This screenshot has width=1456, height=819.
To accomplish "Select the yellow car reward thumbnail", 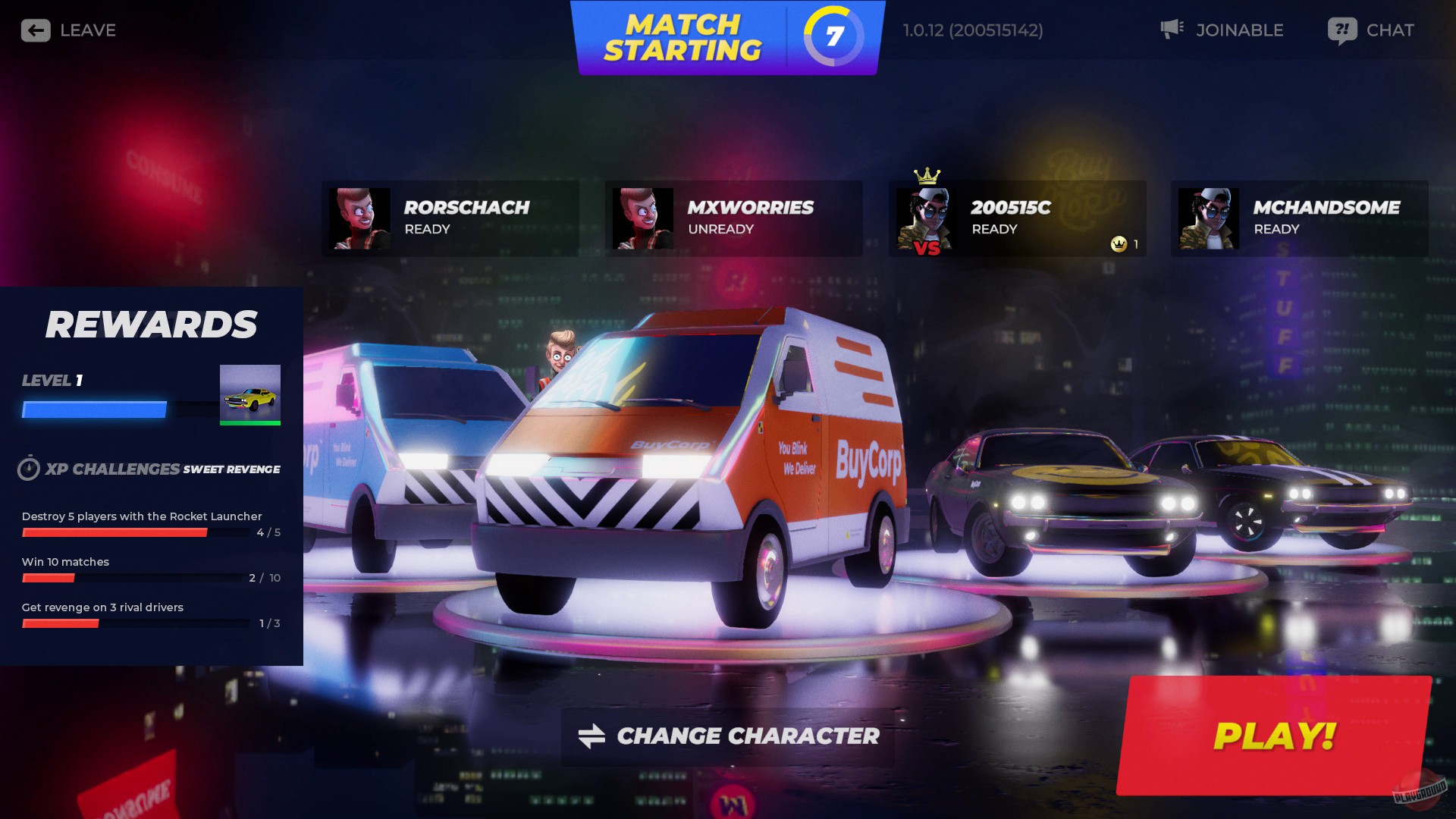I will [x=250, y=393].
